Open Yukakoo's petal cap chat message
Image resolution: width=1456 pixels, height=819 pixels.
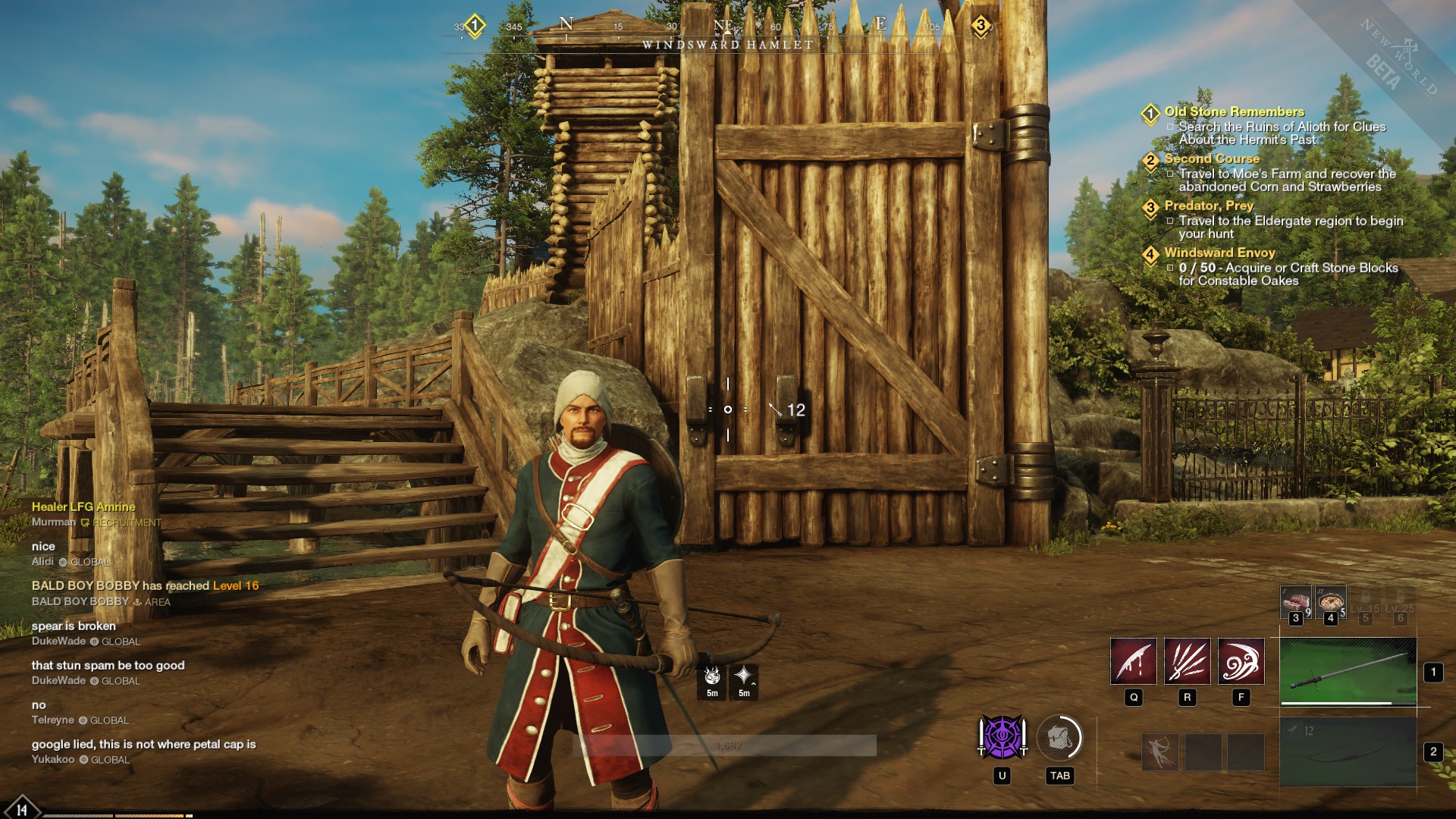coord(143,745)
